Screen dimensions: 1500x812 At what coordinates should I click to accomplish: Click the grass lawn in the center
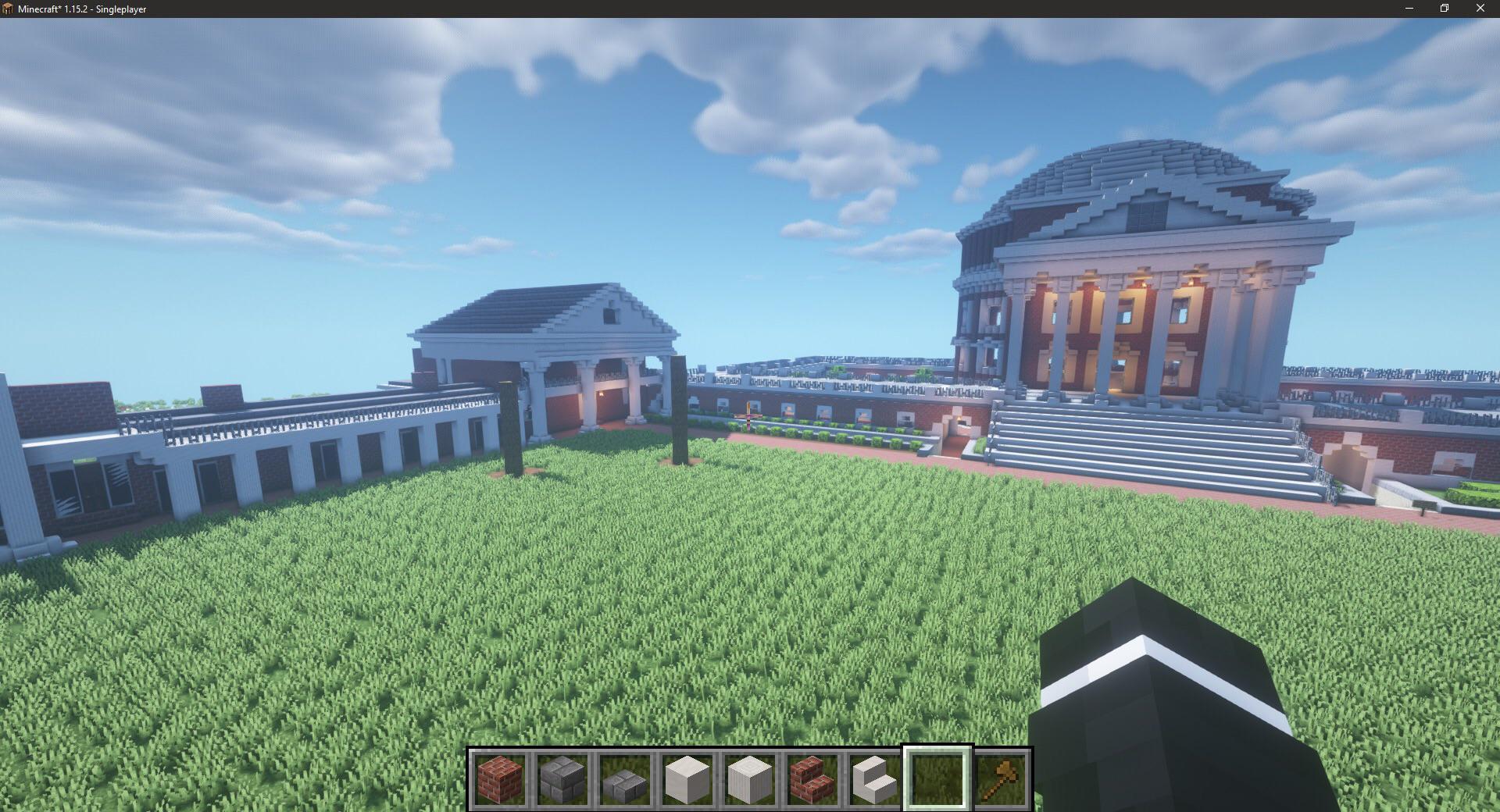pyautogui.click(x=625, y=609)
